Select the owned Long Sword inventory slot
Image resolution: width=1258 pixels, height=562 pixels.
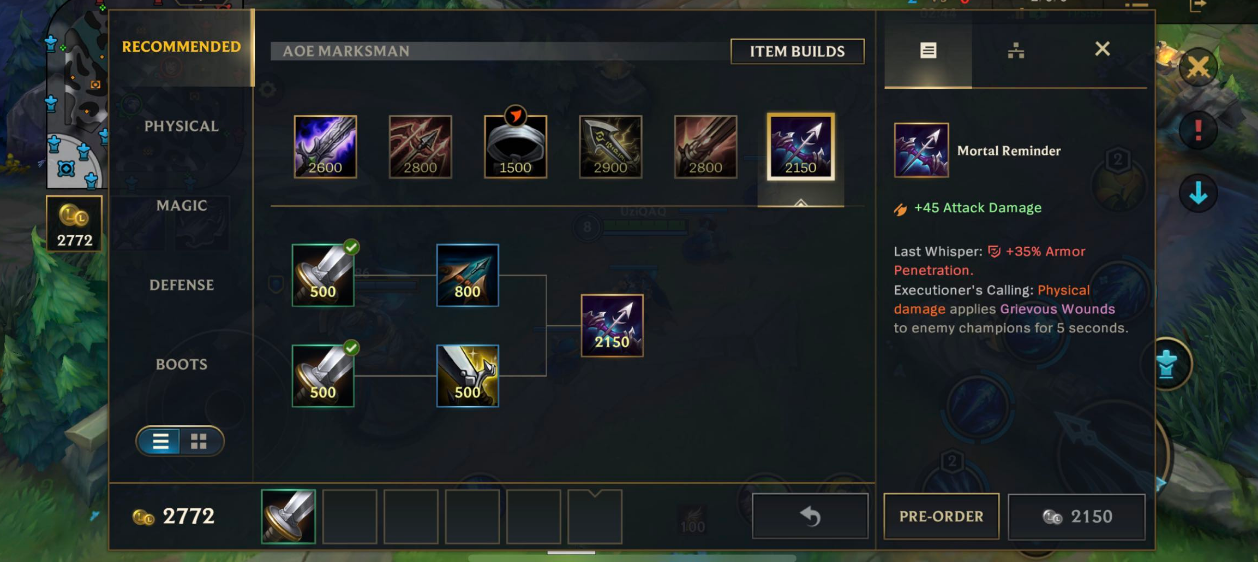(x=288, y=516)
